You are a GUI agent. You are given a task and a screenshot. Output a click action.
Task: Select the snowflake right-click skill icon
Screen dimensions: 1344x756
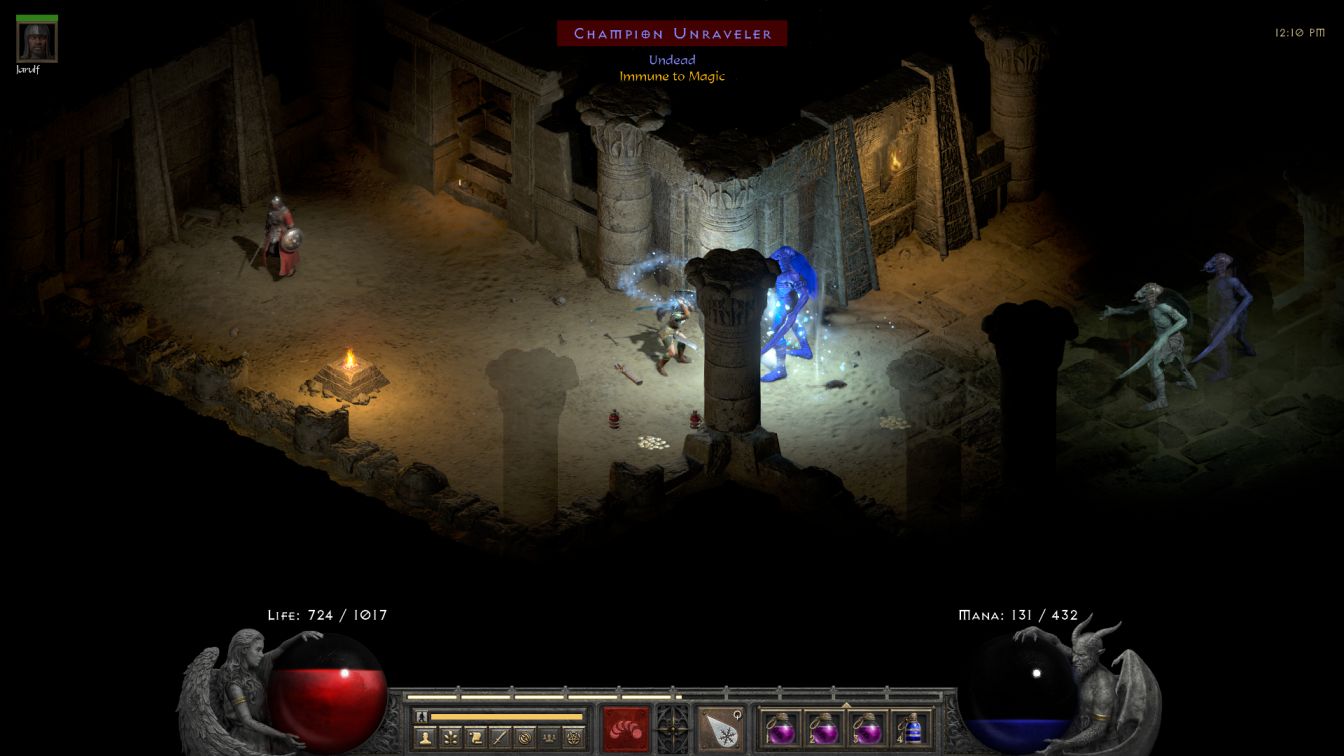coord(720,729)
